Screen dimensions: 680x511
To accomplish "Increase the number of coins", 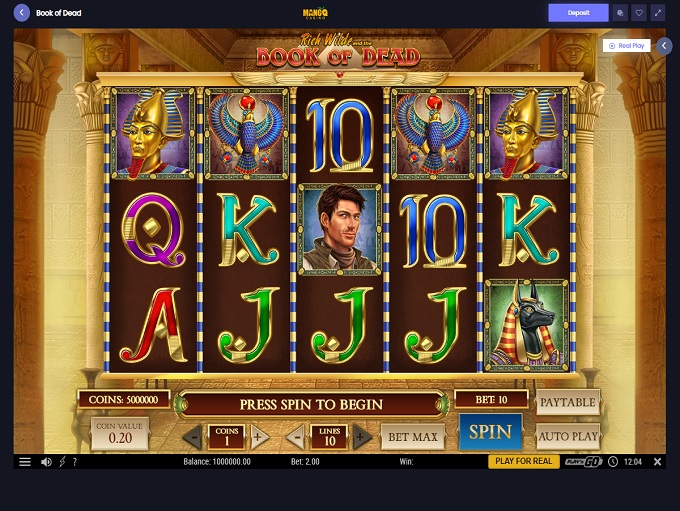I will tap(259, 437).
